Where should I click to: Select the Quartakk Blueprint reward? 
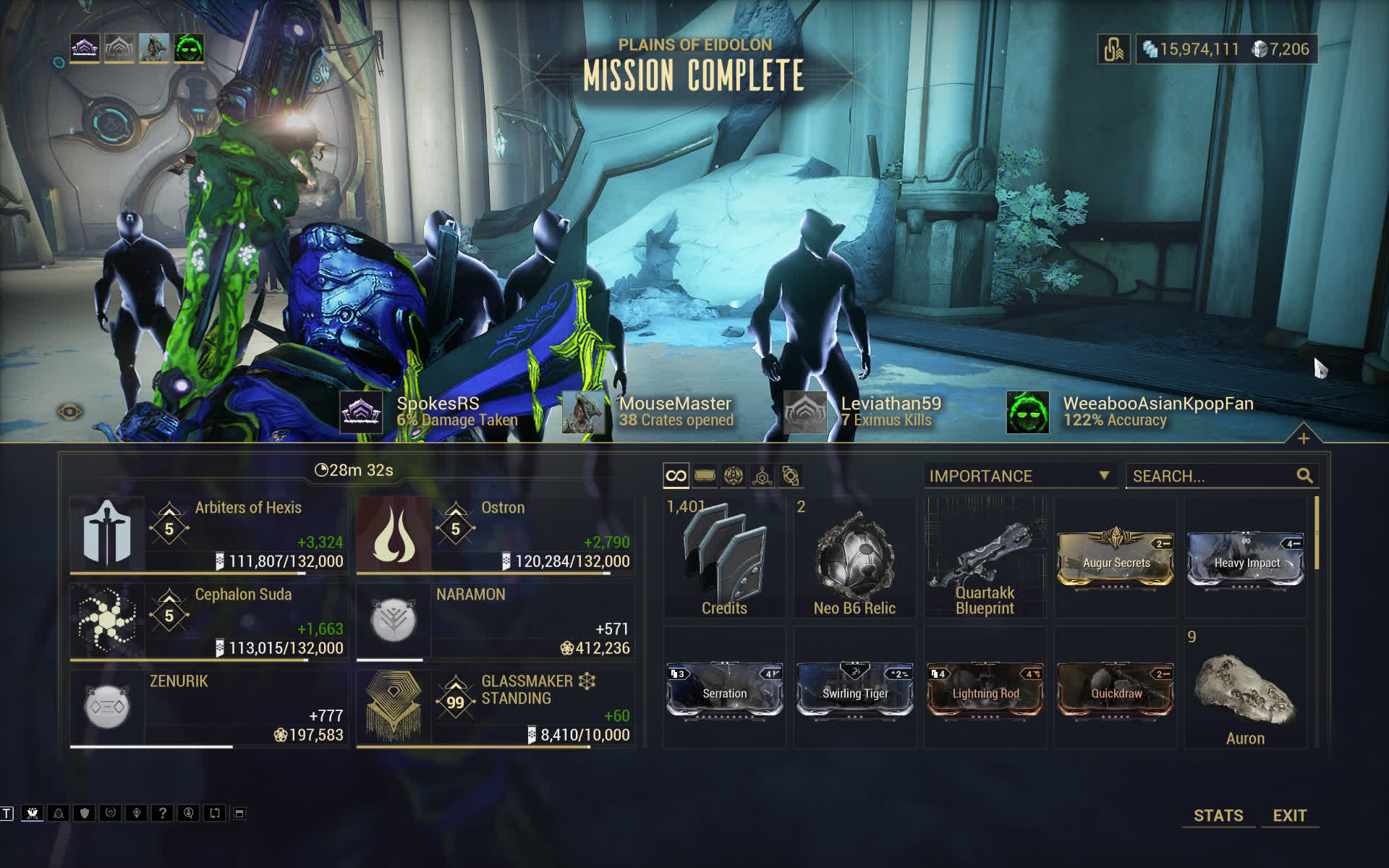click(985, 558)
